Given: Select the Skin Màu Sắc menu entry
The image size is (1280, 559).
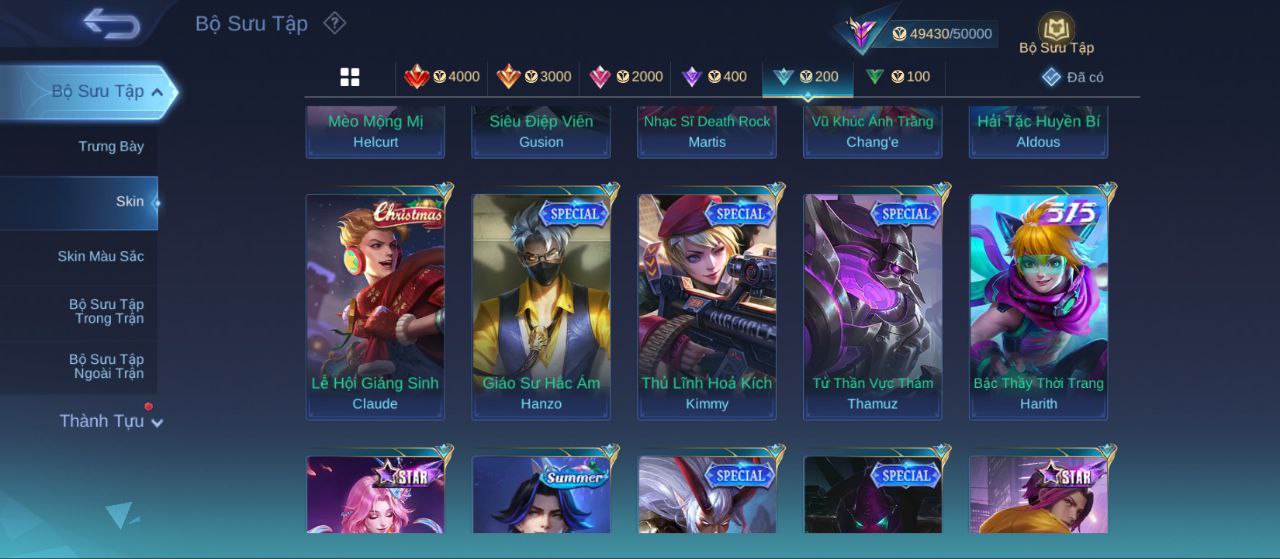Looking at the screenshot, I should click(x=100, y=257).
